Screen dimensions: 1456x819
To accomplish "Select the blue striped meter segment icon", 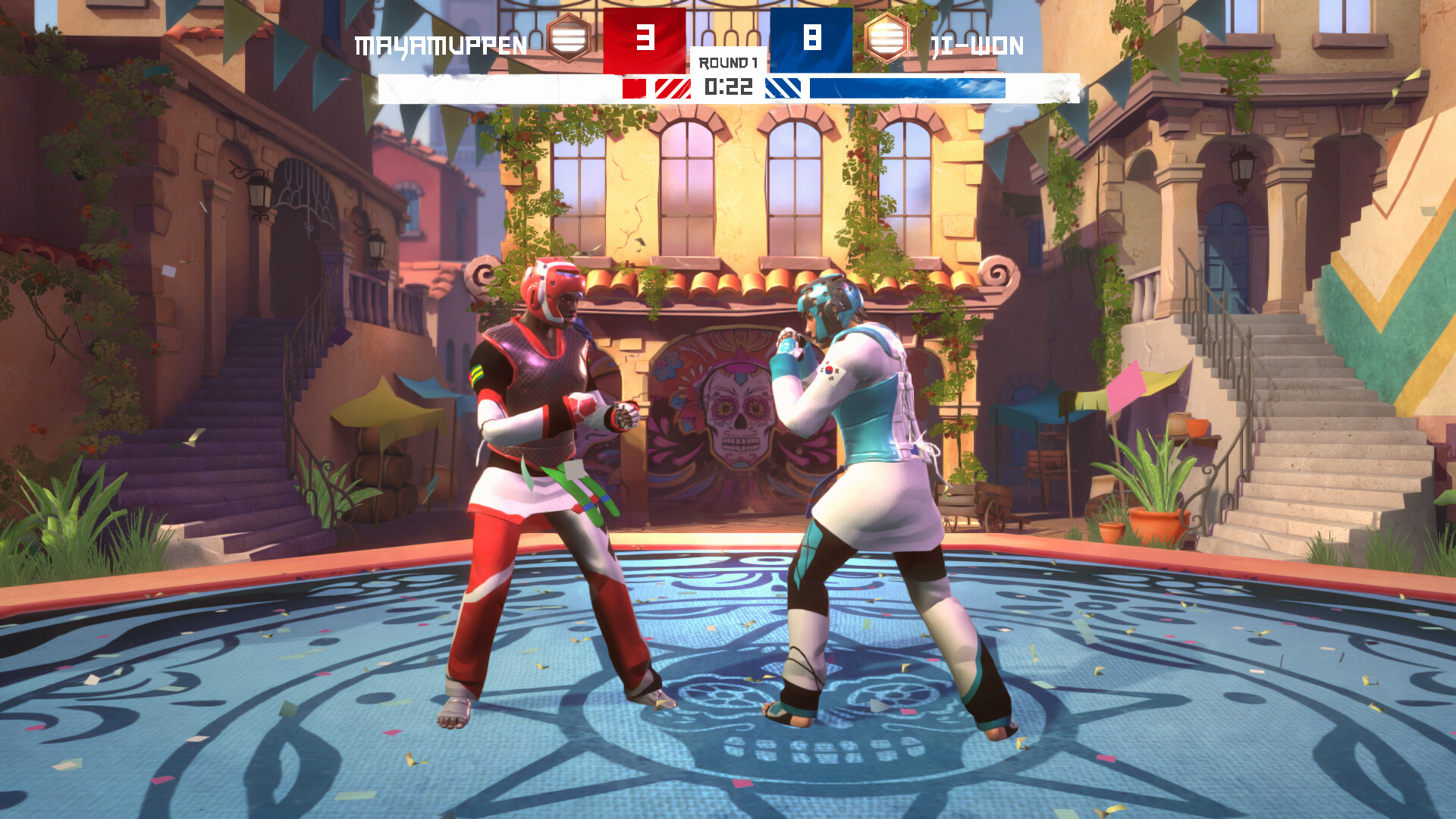I will [783, 89].
